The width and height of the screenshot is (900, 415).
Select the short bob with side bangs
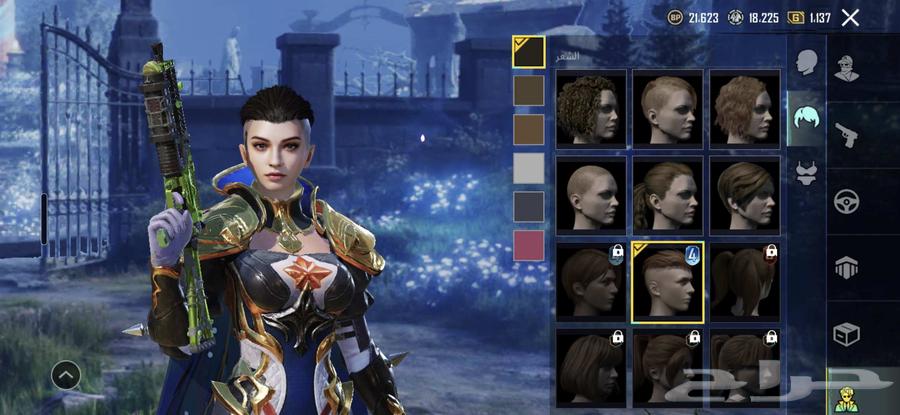(x=745, y=194)
